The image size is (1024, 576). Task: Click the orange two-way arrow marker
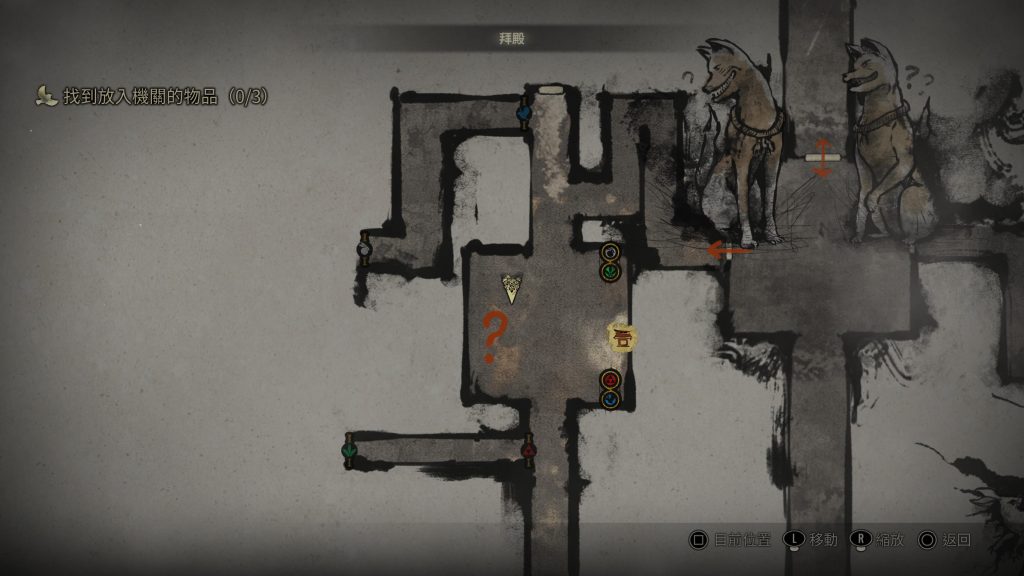[x=821, y=158]
